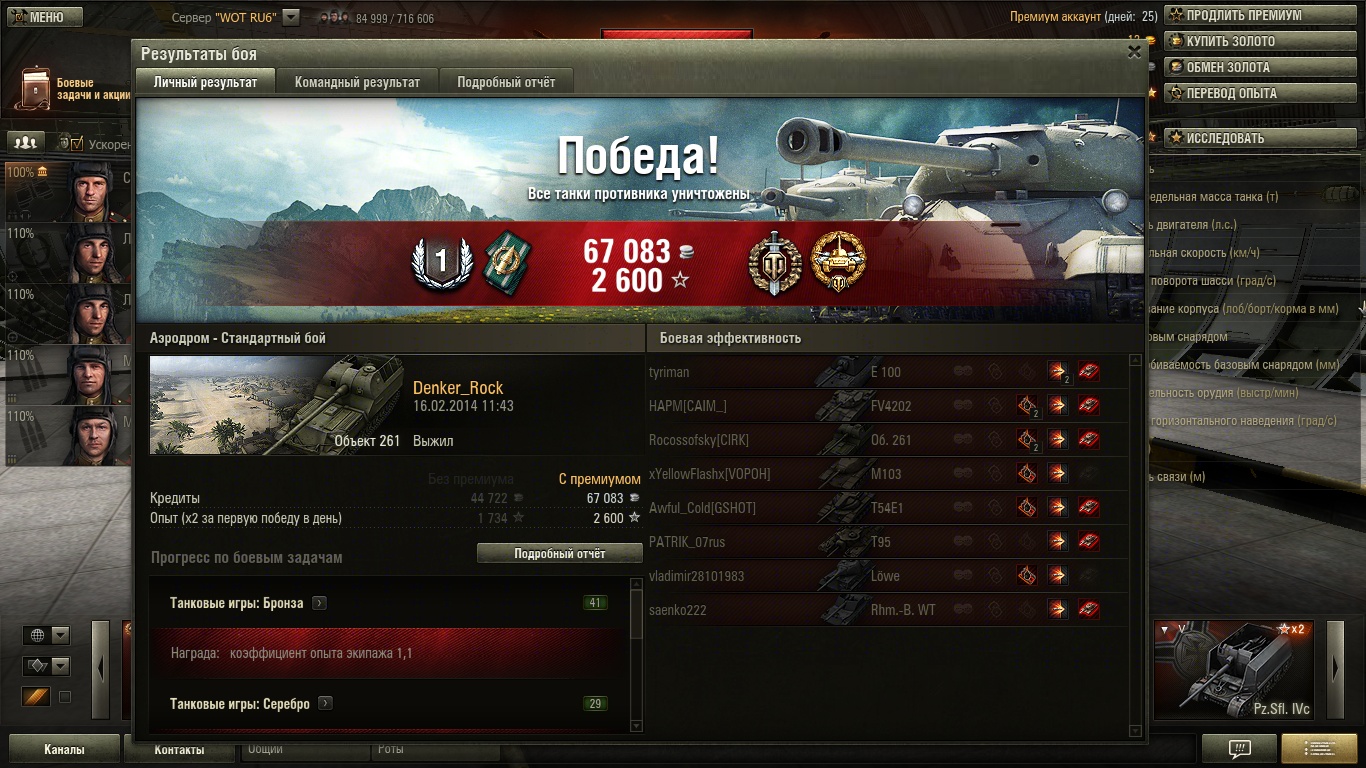This screenshot has width=1366, height=768.
Task: Switch to the Командный результат tab
Action: pyautogui.click(x=357, y=82)
